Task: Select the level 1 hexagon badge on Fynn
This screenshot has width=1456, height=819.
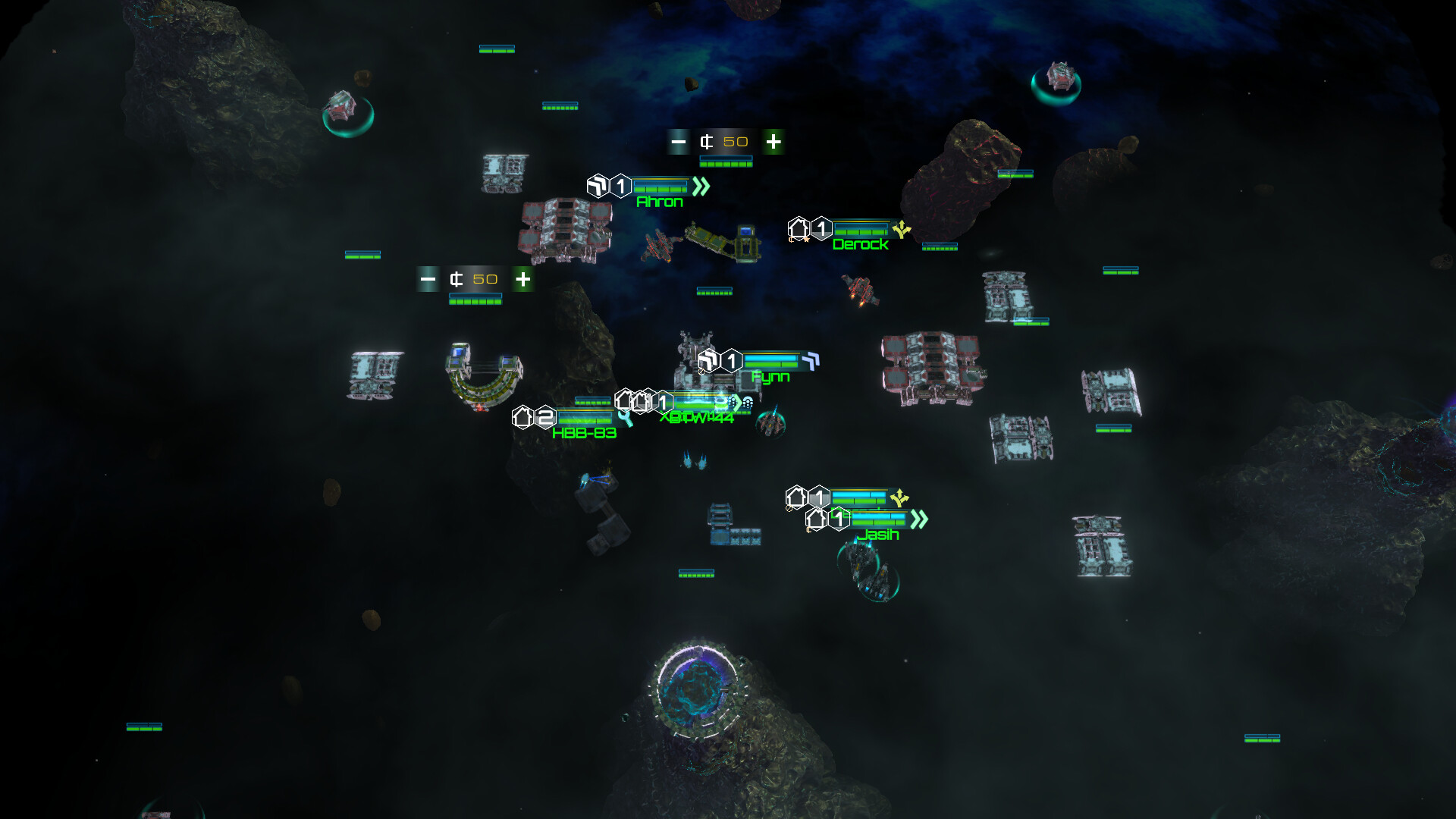Action: (732, 360)
